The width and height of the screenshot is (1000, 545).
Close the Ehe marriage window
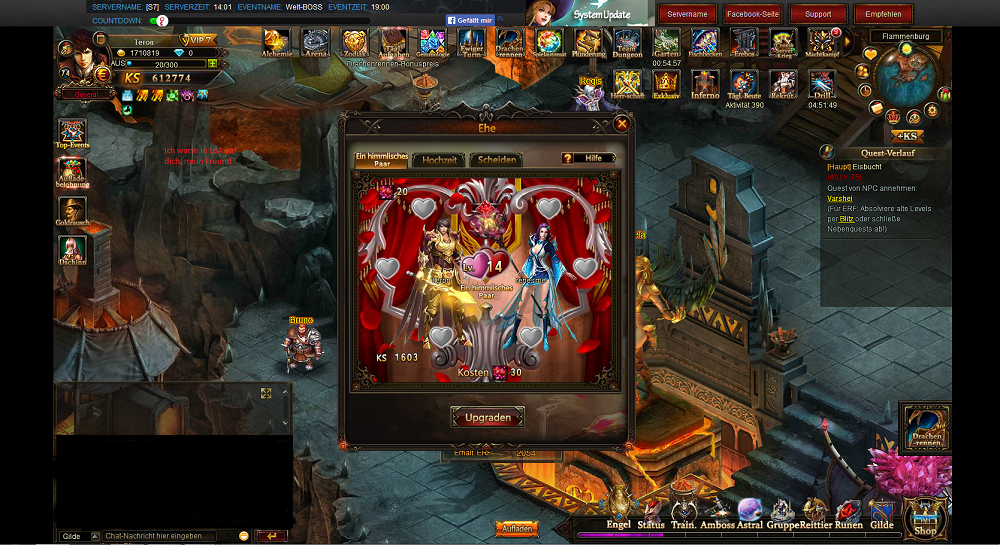(622, 124)
